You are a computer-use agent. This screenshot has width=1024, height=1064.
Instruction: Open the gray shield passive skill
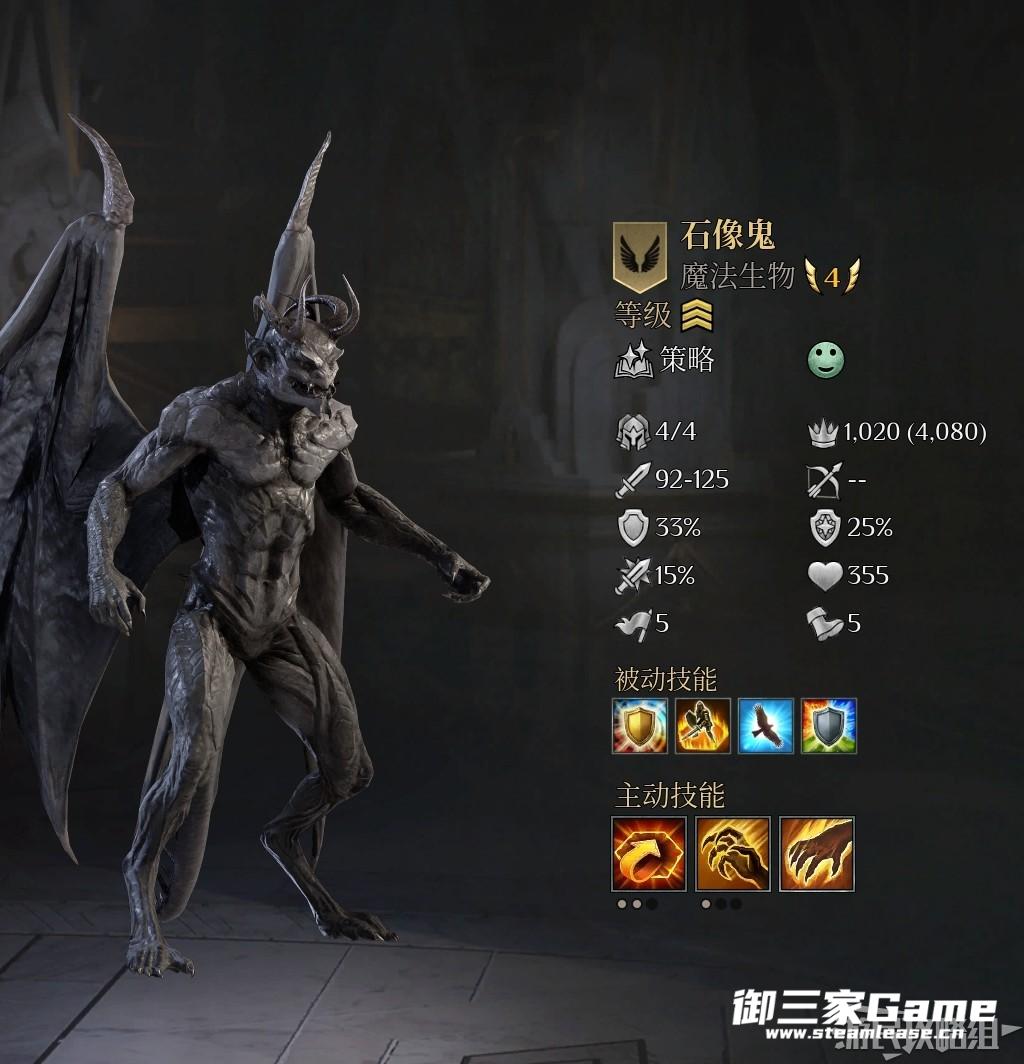[828, 726]
